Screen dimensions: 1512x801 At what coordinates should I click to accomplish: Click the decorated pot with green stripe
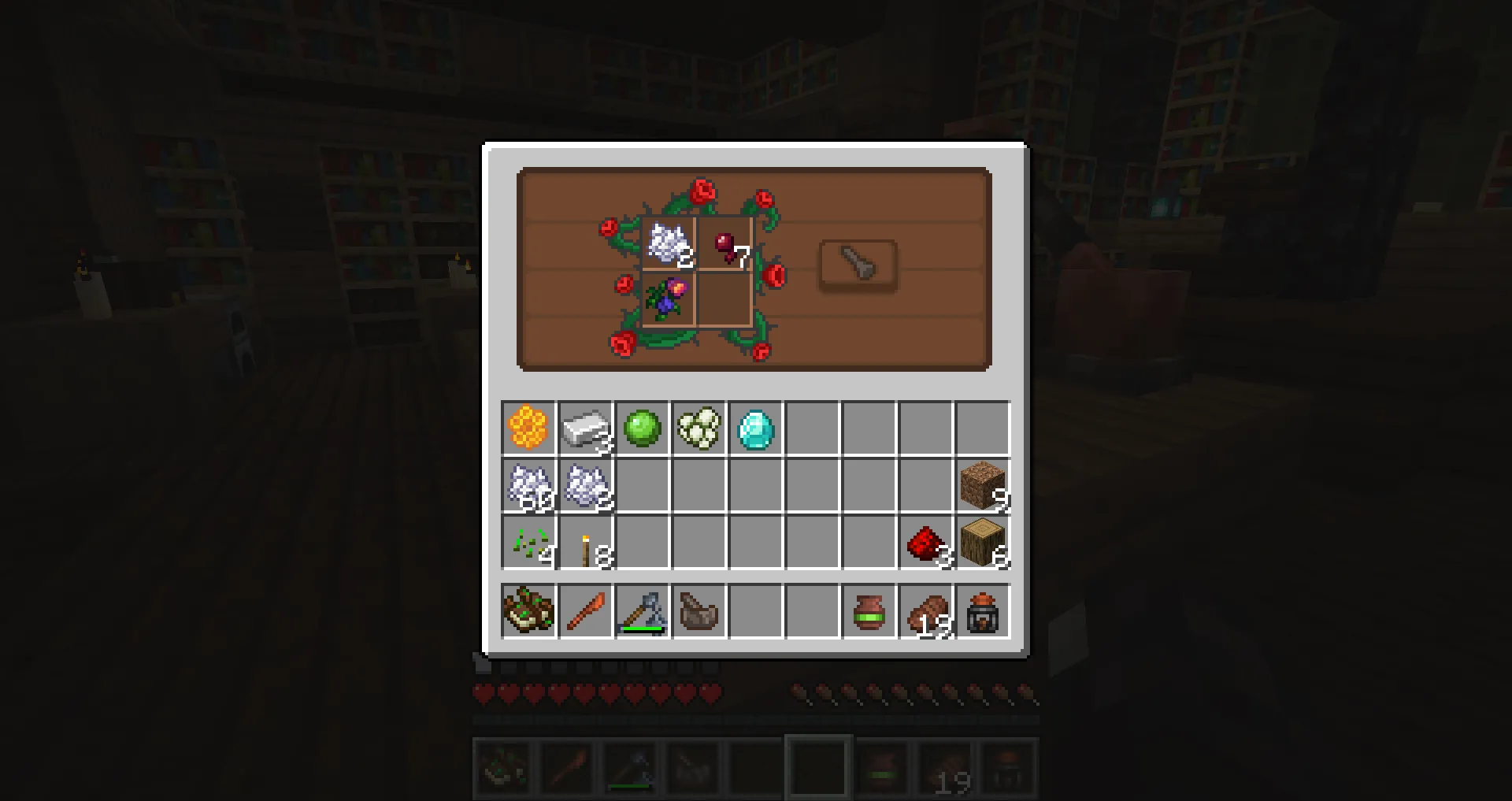(869, 612)
